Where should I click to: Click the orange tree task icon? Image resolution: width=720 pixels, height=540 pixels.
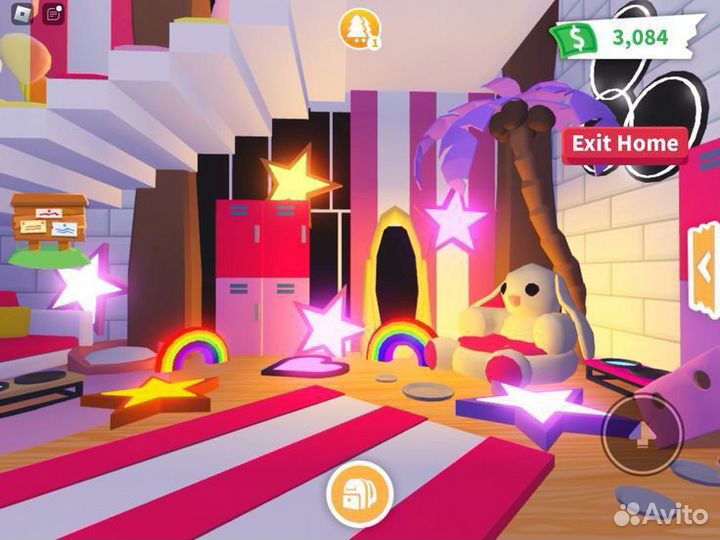(357, 29)
